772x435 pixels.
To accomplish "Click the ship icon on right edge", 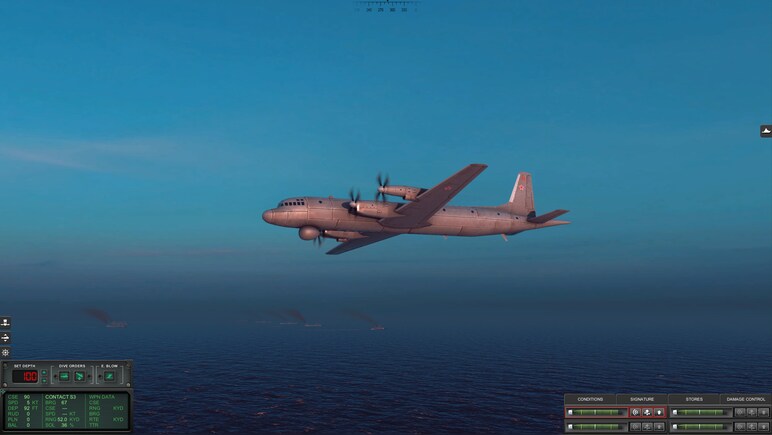I will tap(766, 131).
